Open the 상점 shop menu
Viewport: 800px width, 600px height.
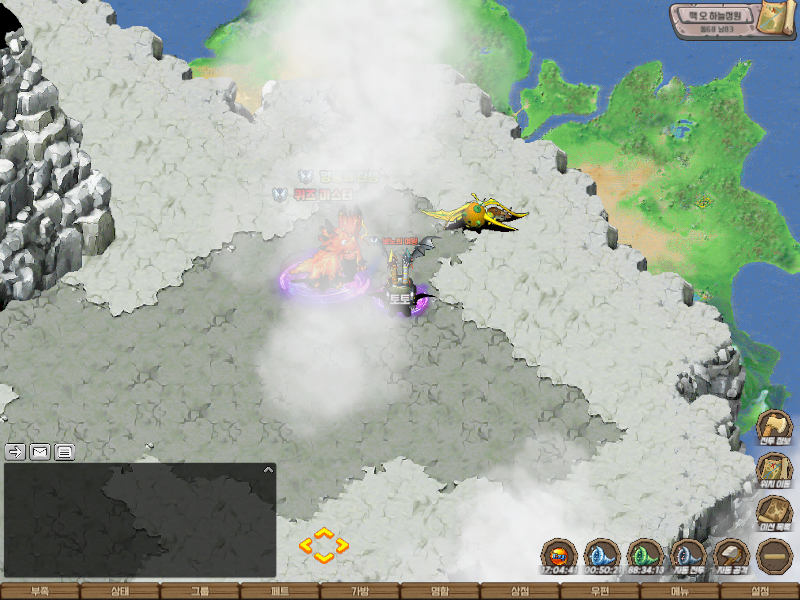[520, 591]
